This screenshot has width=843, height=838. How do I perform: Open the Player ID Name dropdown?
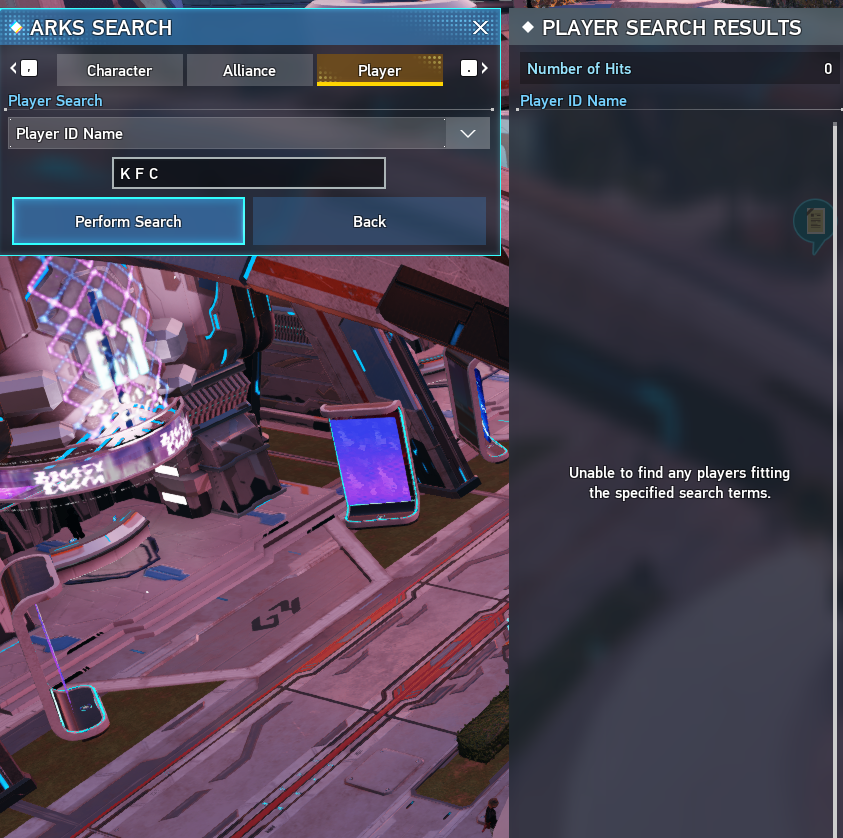[x=467, y=133]
